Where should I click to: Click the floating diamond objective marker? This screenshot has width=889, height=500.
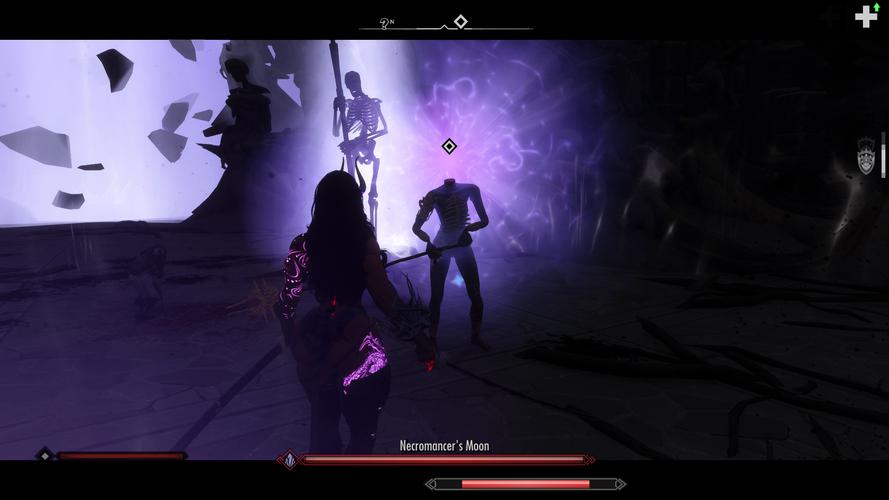[x=449, y=147]
